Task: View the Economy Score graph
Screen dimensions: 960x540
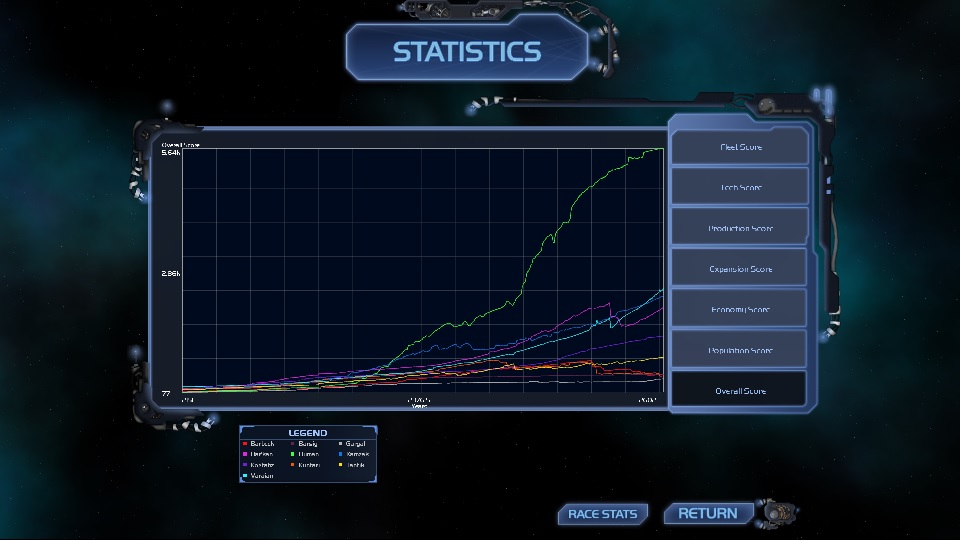Action: (739, 309)
